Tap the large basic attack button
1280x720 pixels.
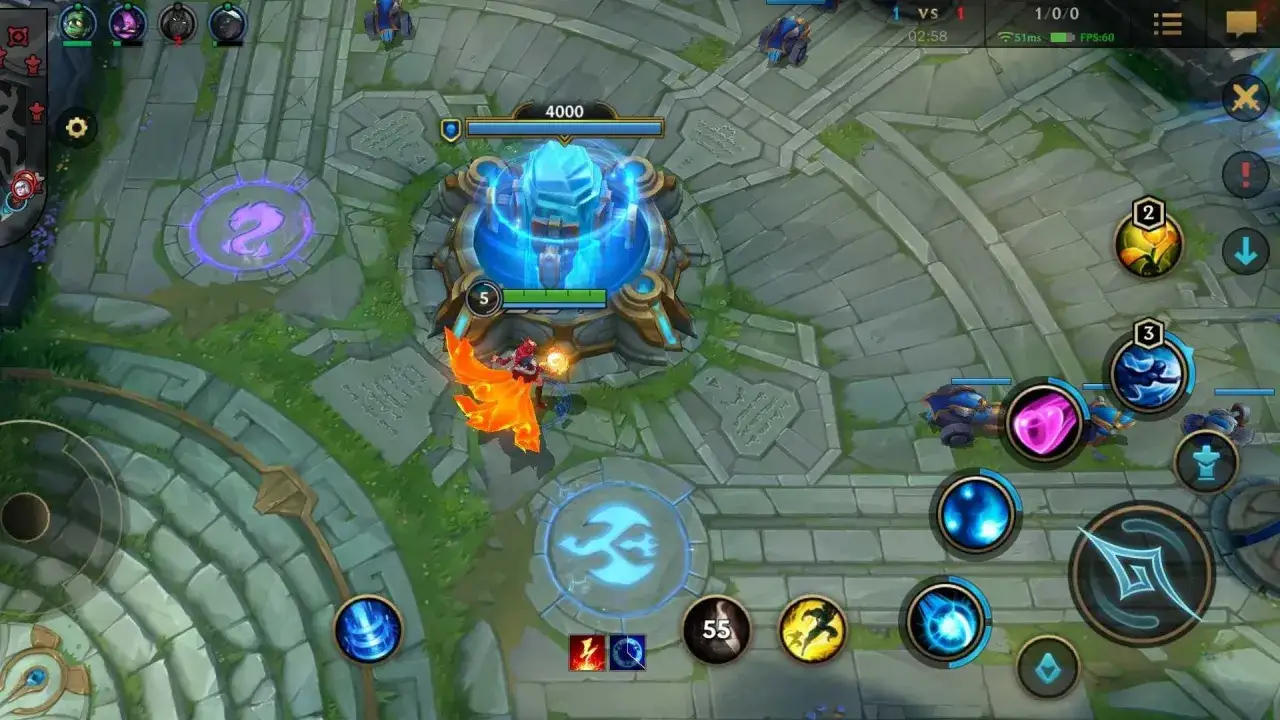pos(1141,573)
